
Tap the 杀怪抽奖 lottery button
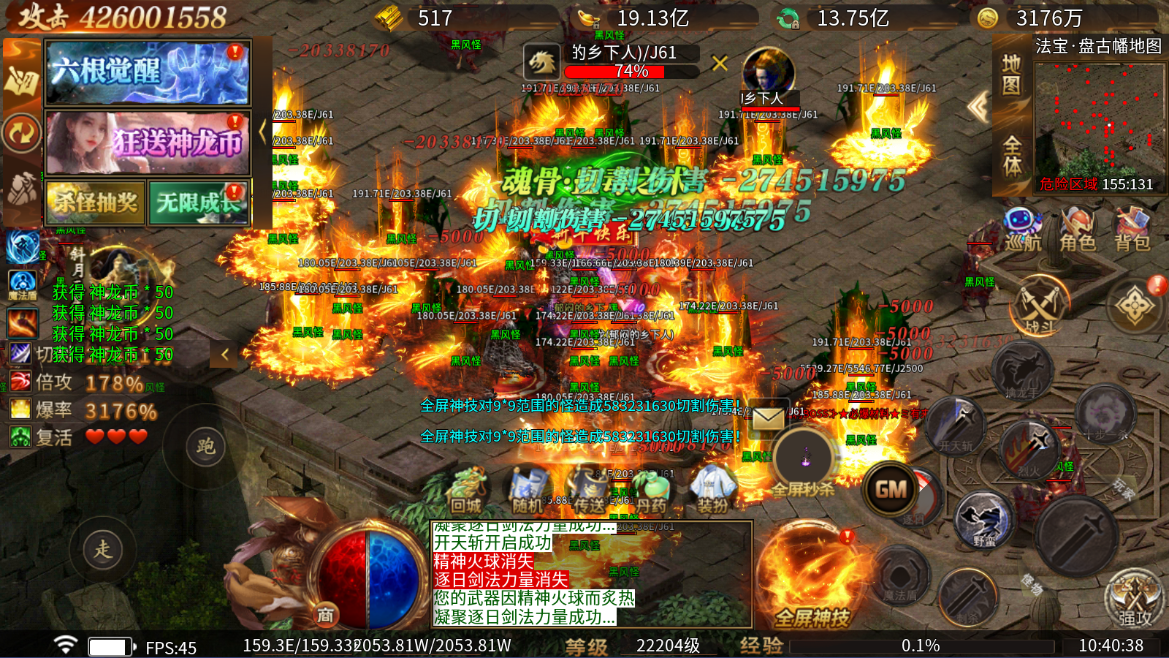point(95,203)
